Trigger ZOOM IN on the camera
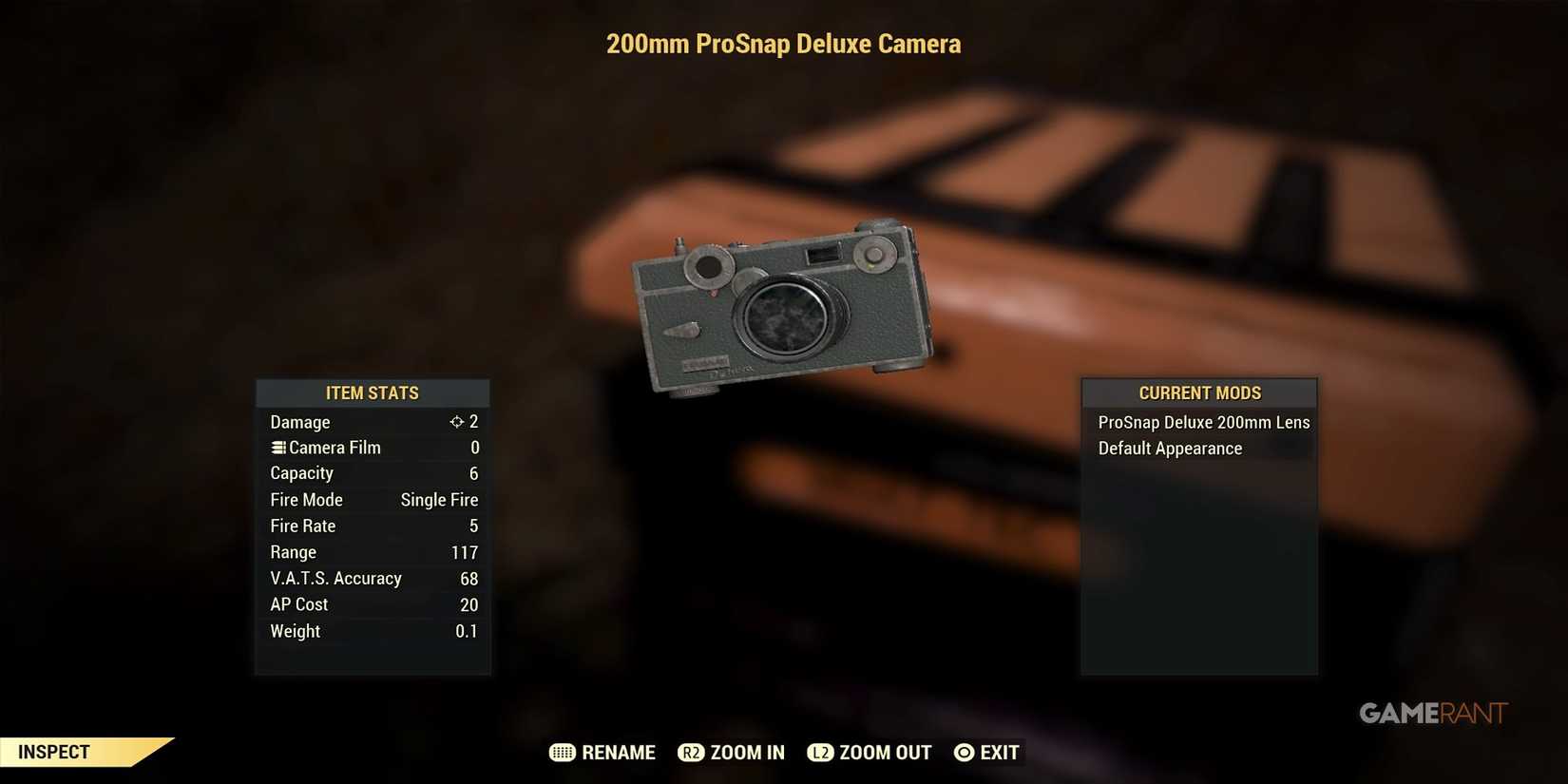1568x784 pixels. 745,752
